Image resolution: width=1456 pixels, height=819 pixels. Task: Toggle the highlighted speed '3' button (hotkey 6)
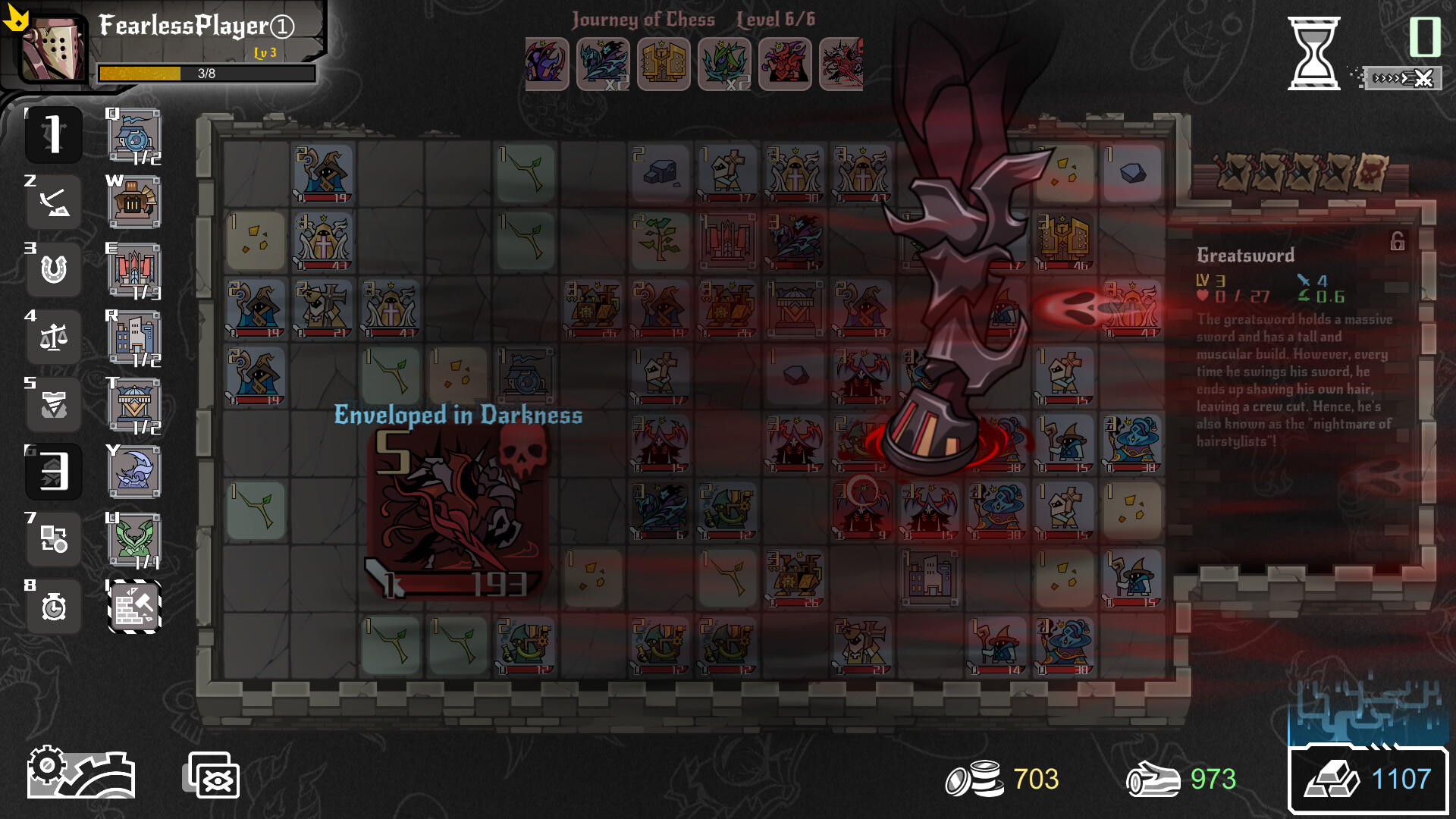tap(53, 472)
